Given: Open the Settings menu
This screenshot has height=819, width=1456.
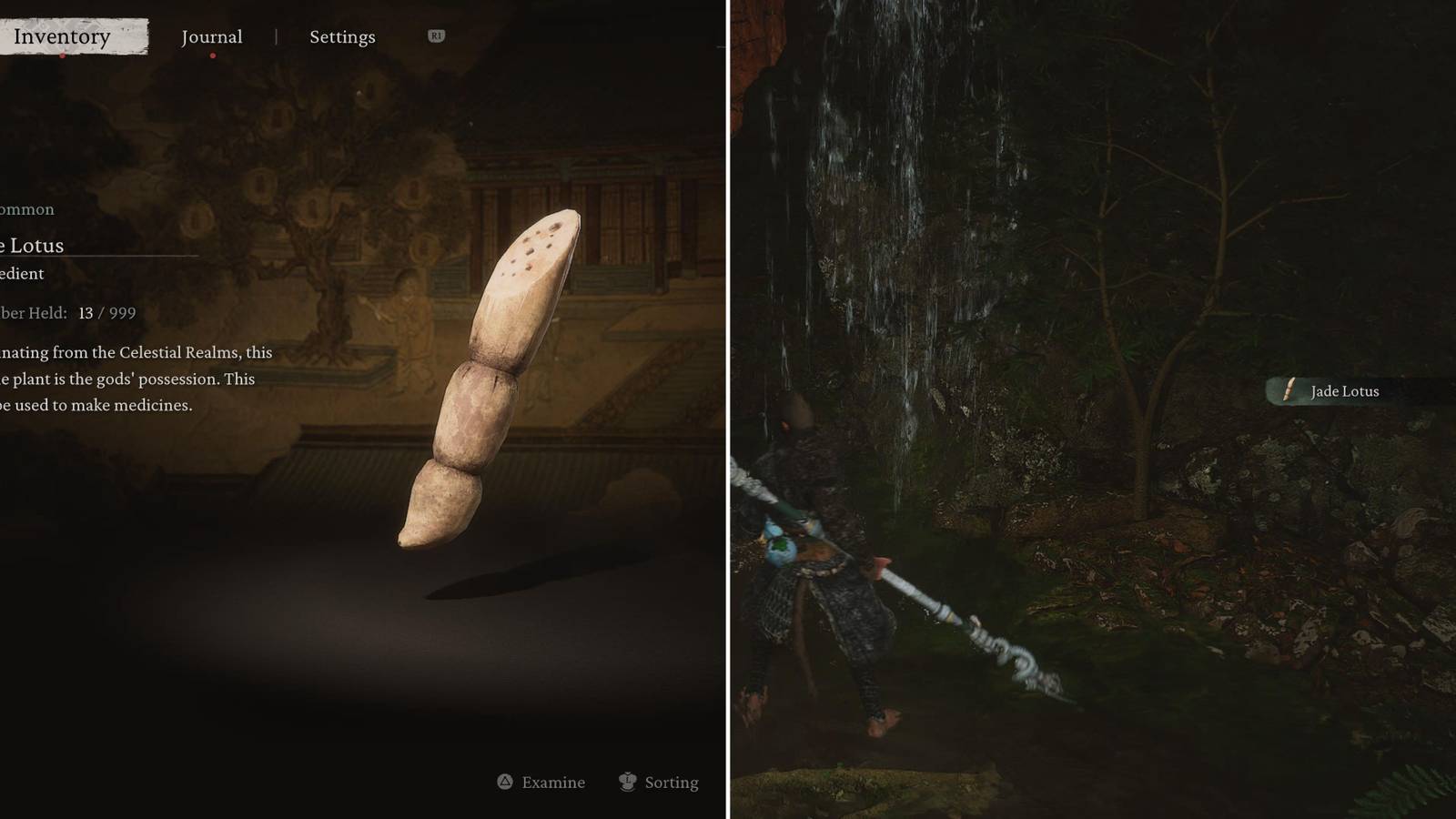Looking at the screenshot, I should [x=341, y=36].
